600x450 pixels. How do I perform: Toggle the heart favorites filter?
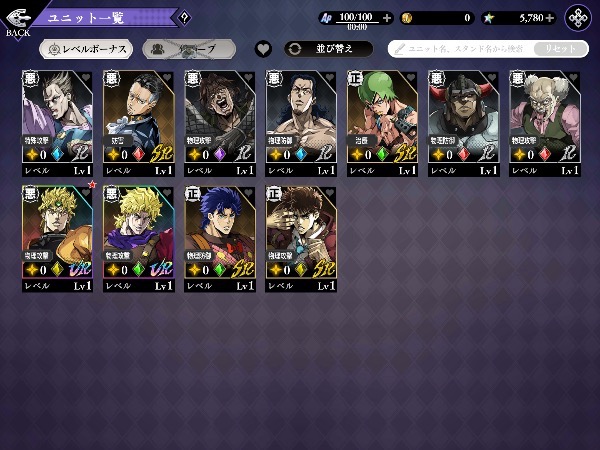click(263, 48)
